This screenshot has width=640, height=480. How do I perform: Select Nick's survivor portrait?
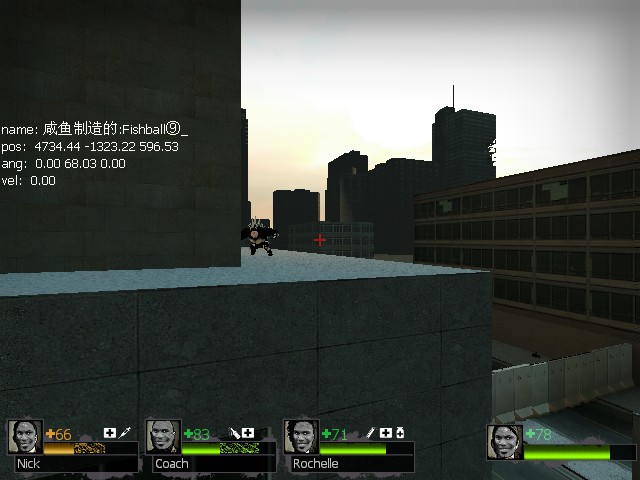pyautogui.click(x=24, y=437)
